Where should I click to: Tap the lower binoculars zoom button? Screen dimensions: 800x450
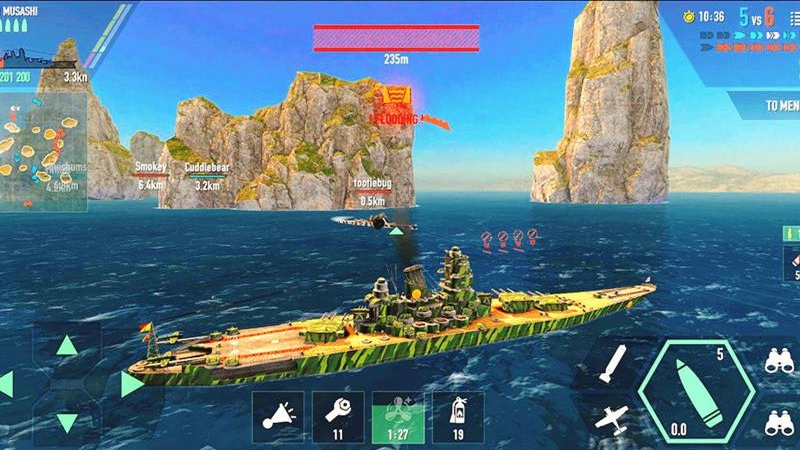pos(779,424)
